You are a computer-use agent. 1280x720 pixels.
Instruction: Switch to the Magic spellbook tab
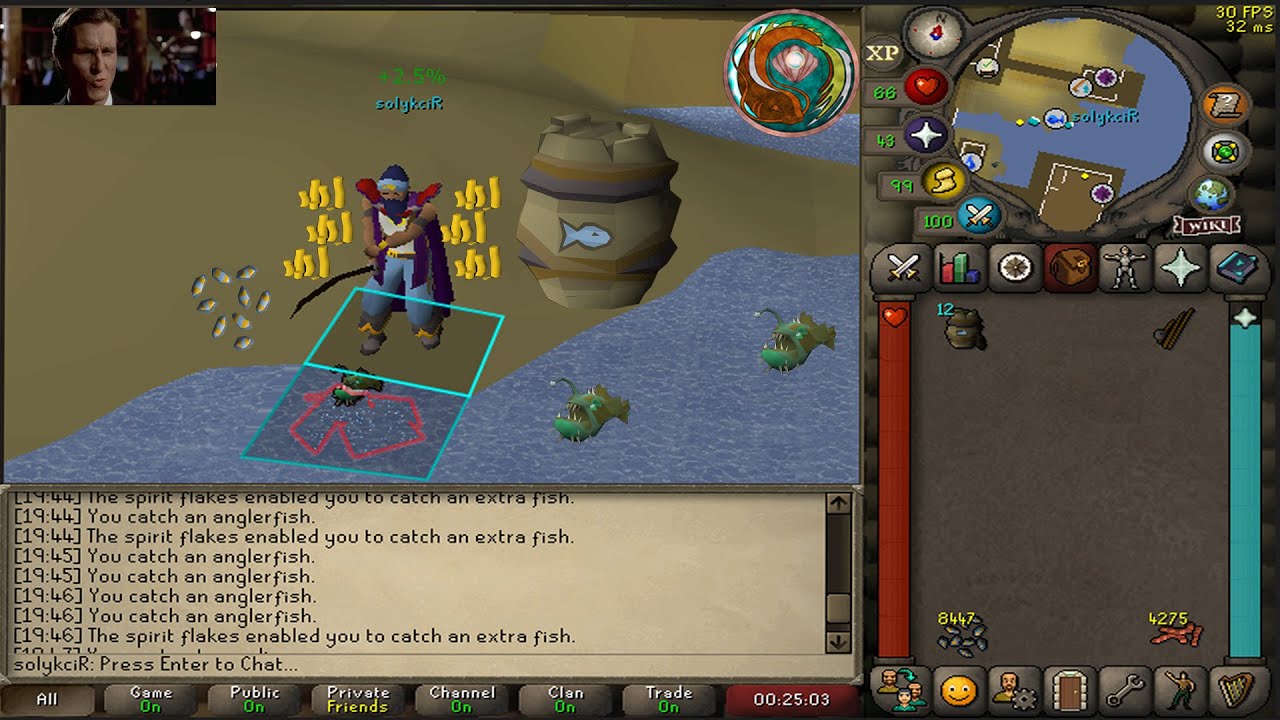point(1236,269)
